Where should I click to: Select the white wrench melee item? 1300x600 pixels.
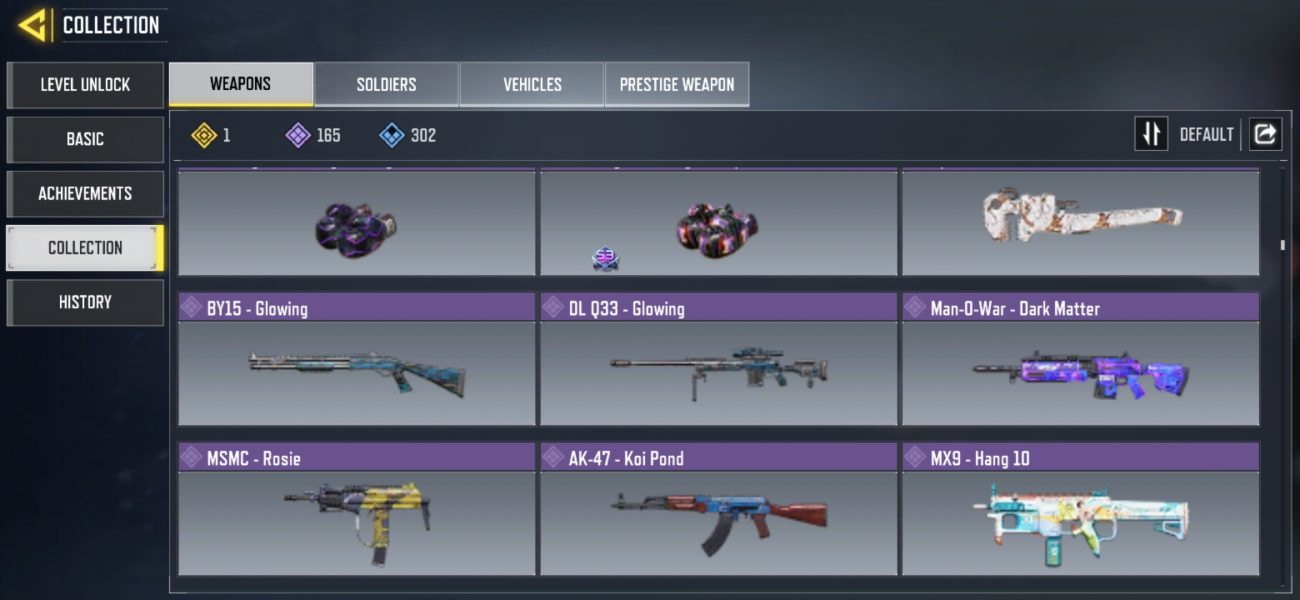[x=1080, y=222]
